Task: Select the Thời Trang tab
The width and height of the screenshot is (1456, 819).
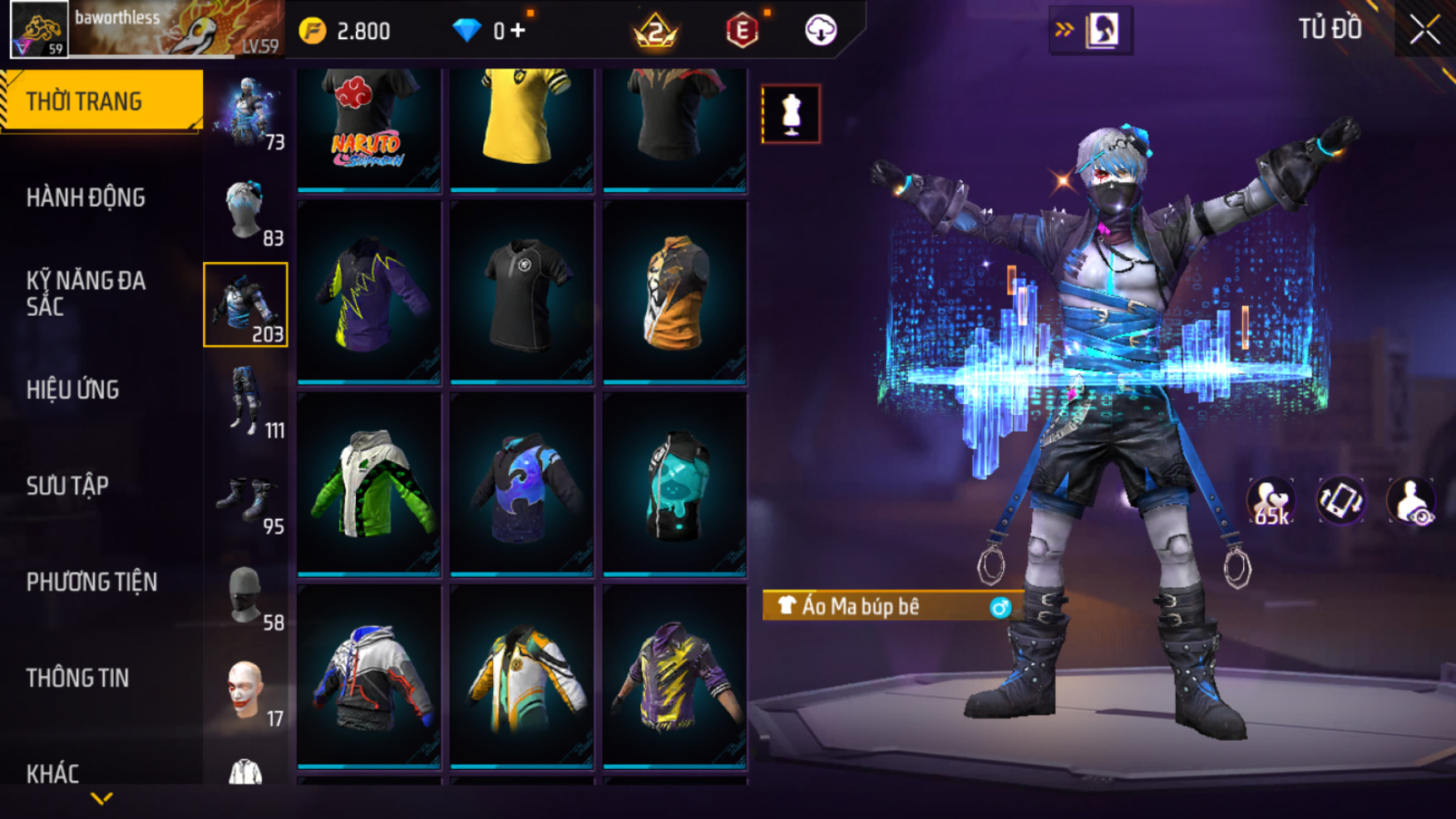Action: (101, 101)
